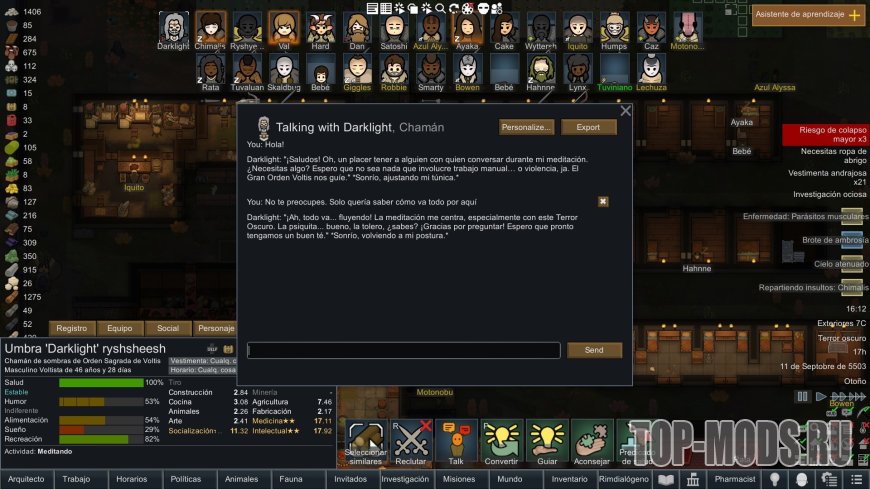Close the Talking with Darklight dialog
The width and height of the screenshot is (870, 489).
(626, 111)
